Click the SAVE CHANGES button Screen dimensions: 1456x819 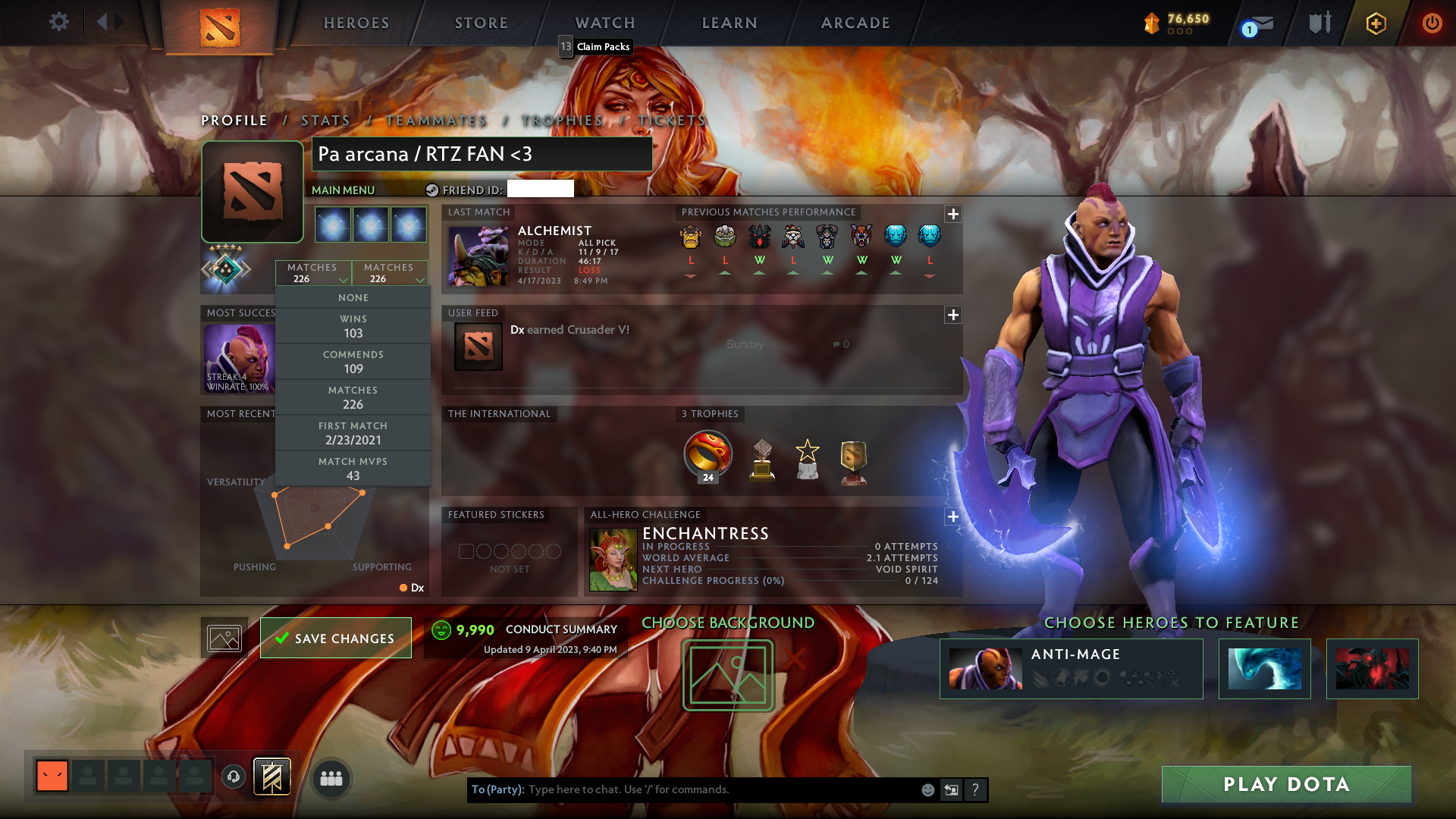(x=335, y=638)
